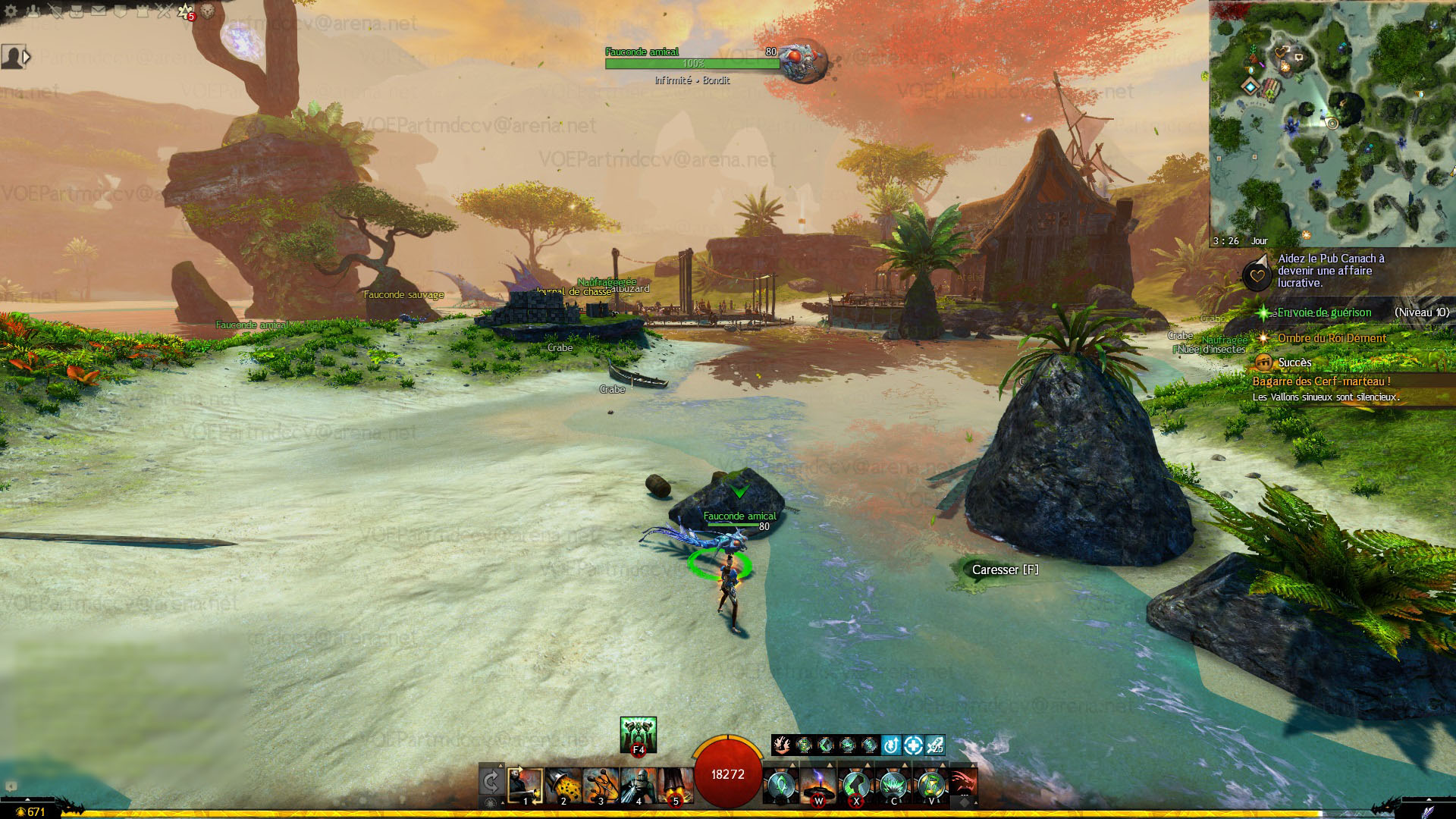1456x819 pixels.
Task: Expand the party portrait panel arrow
Action: (27, 56)
